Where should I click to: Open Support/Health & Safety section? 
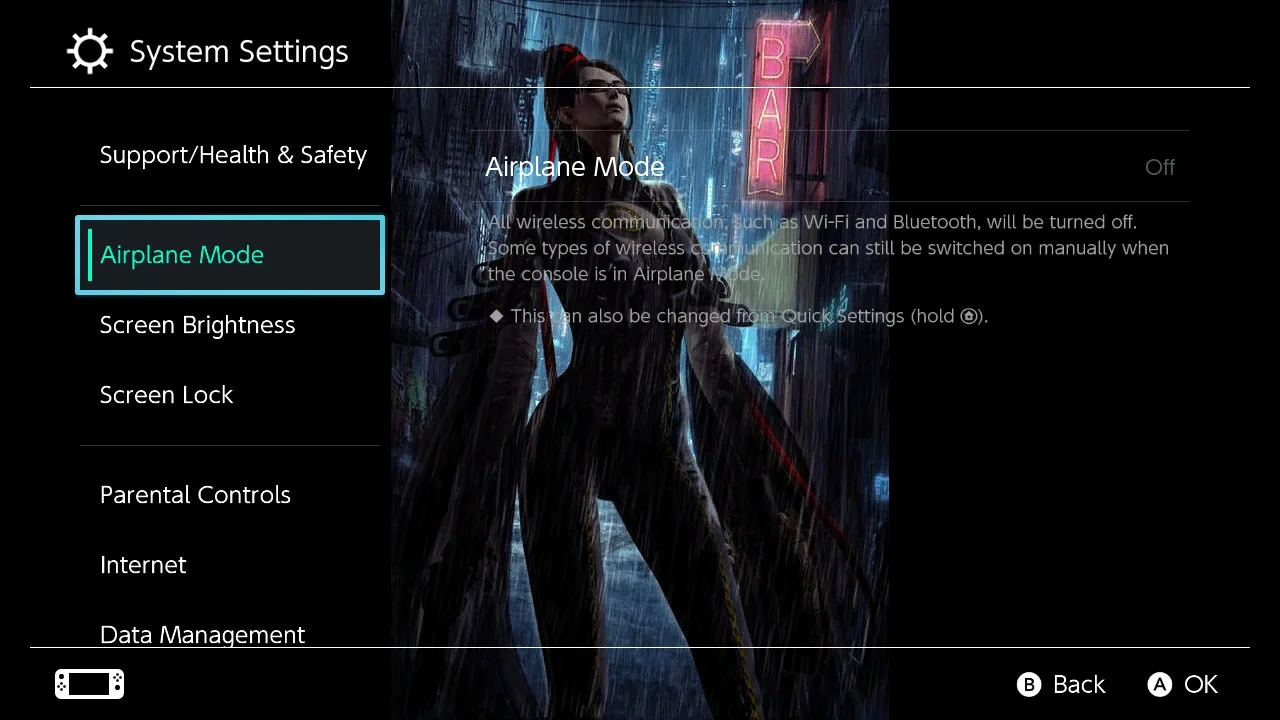tap(233, 154)
